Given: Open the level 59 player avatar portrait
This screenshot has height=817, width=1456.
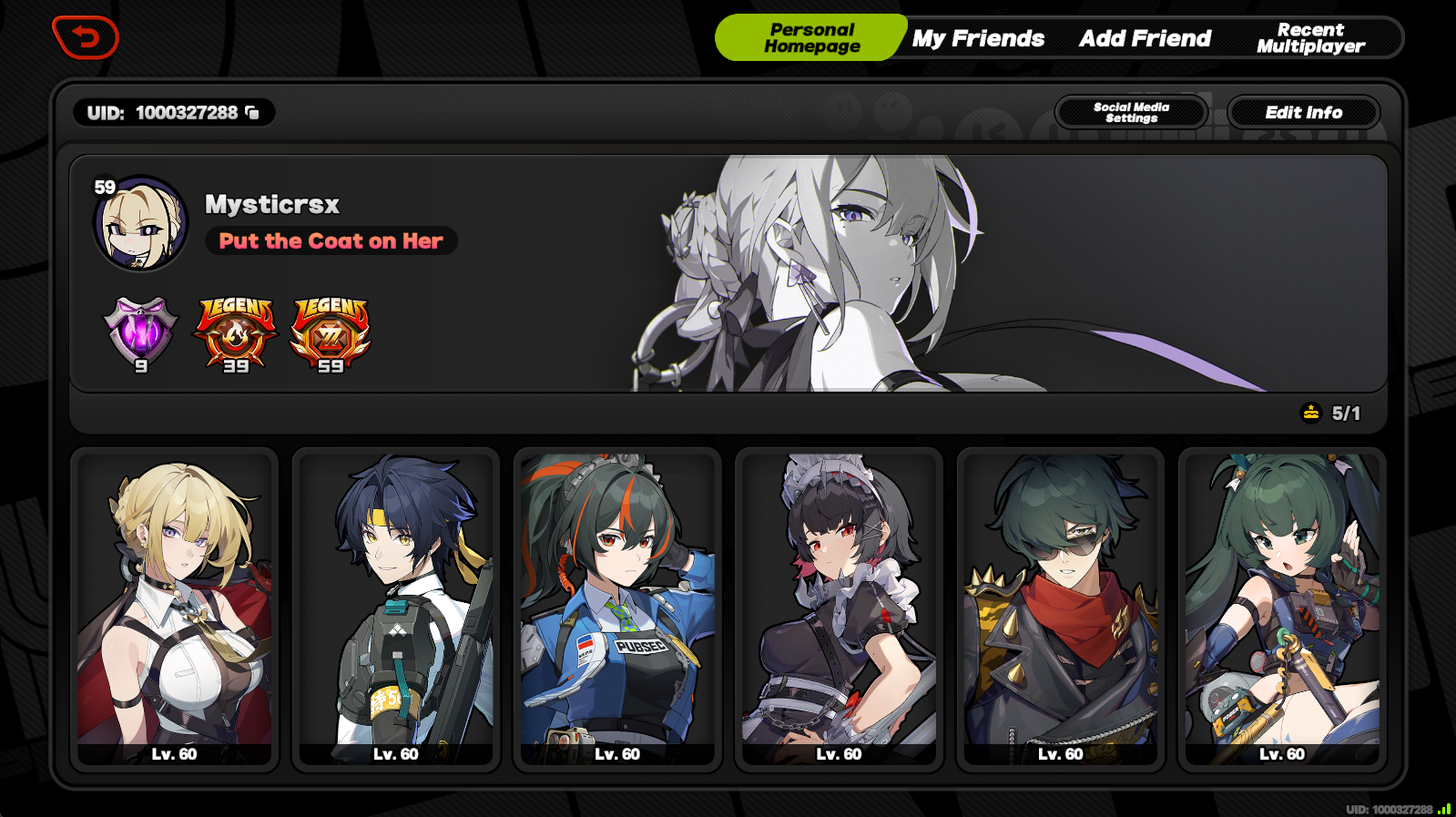Looking at the screenshot, I should click(138, 225).
